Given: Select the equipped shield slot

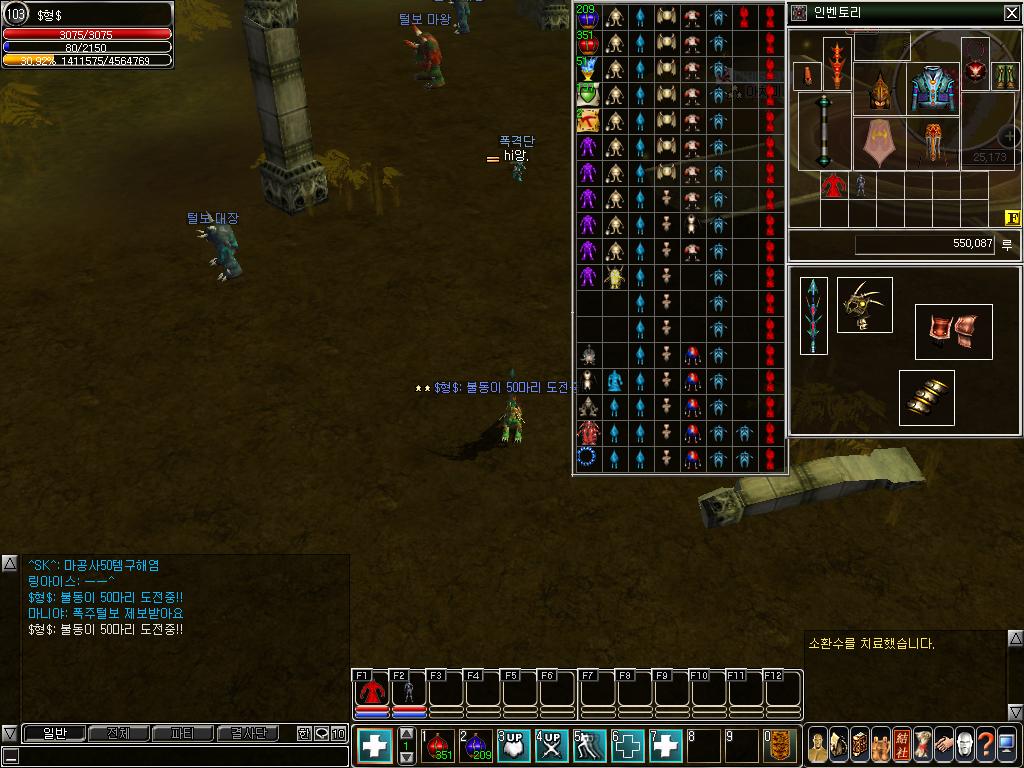Looking at the screenshot, I should click(879, 144).
